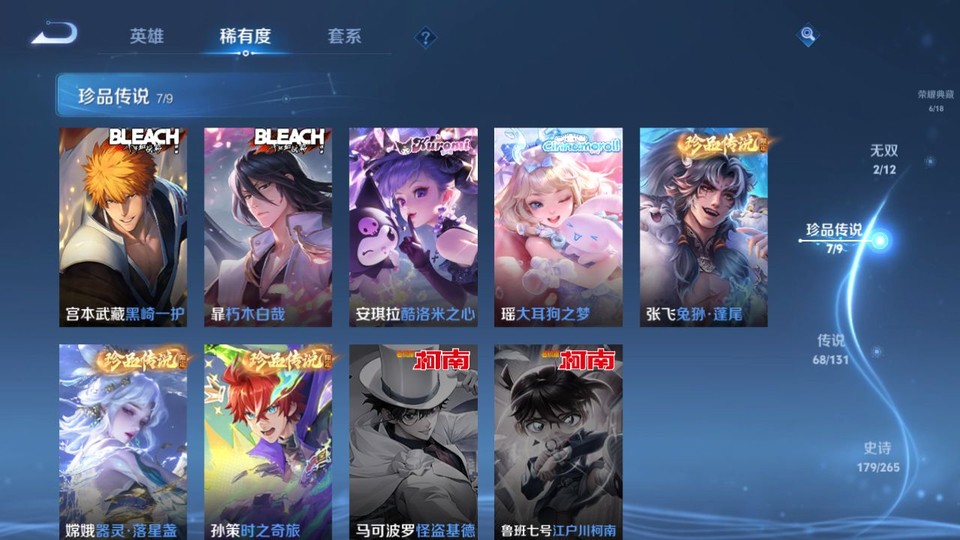Show help via the question mark icon
Viewport: 960px width, 540px height.
pos(426,38)
